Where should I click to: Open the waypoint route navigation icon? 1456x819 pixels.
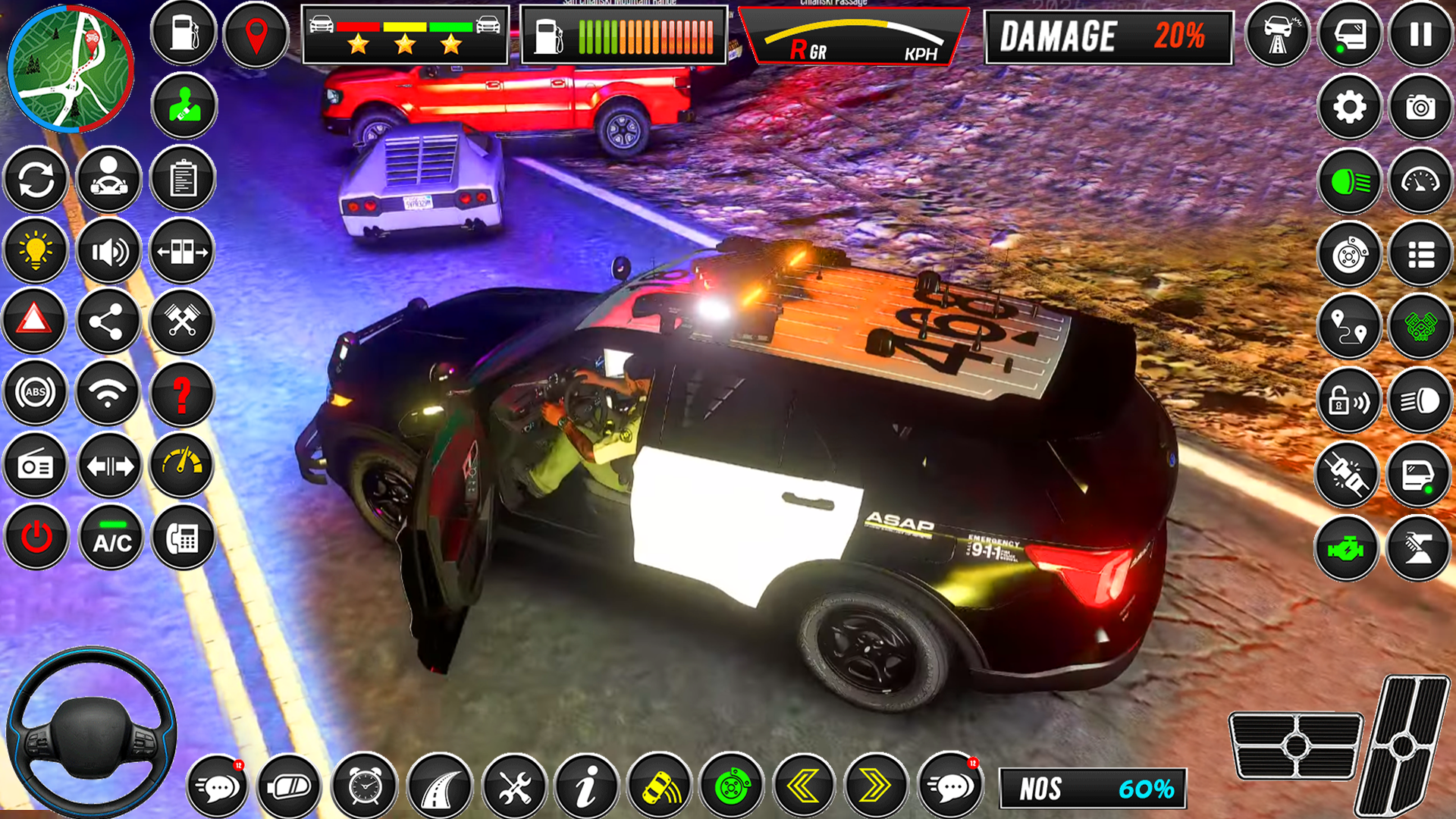(x=1349, y=327)
